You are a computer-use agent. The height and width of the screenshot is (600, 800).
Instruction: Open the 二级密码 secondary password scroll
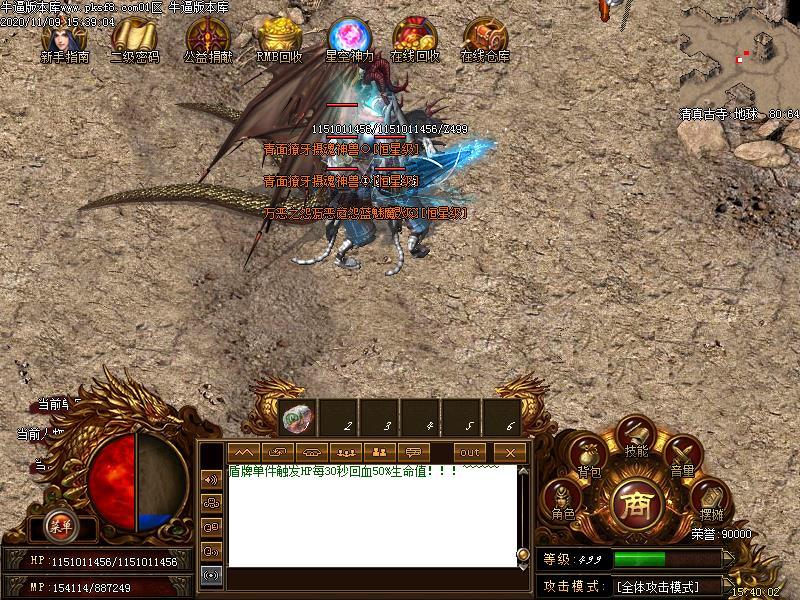(x=134, y=40)
